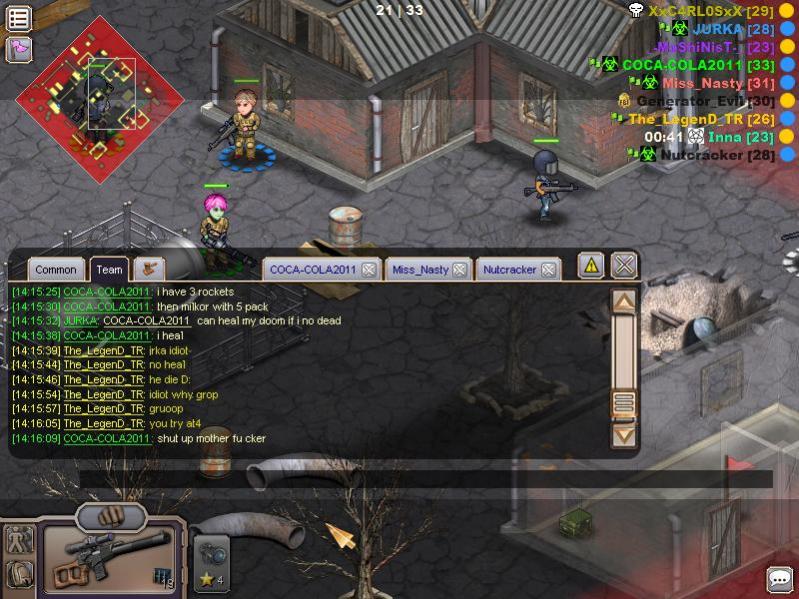Click the pink flag button
799x599 pixels.
18,48
